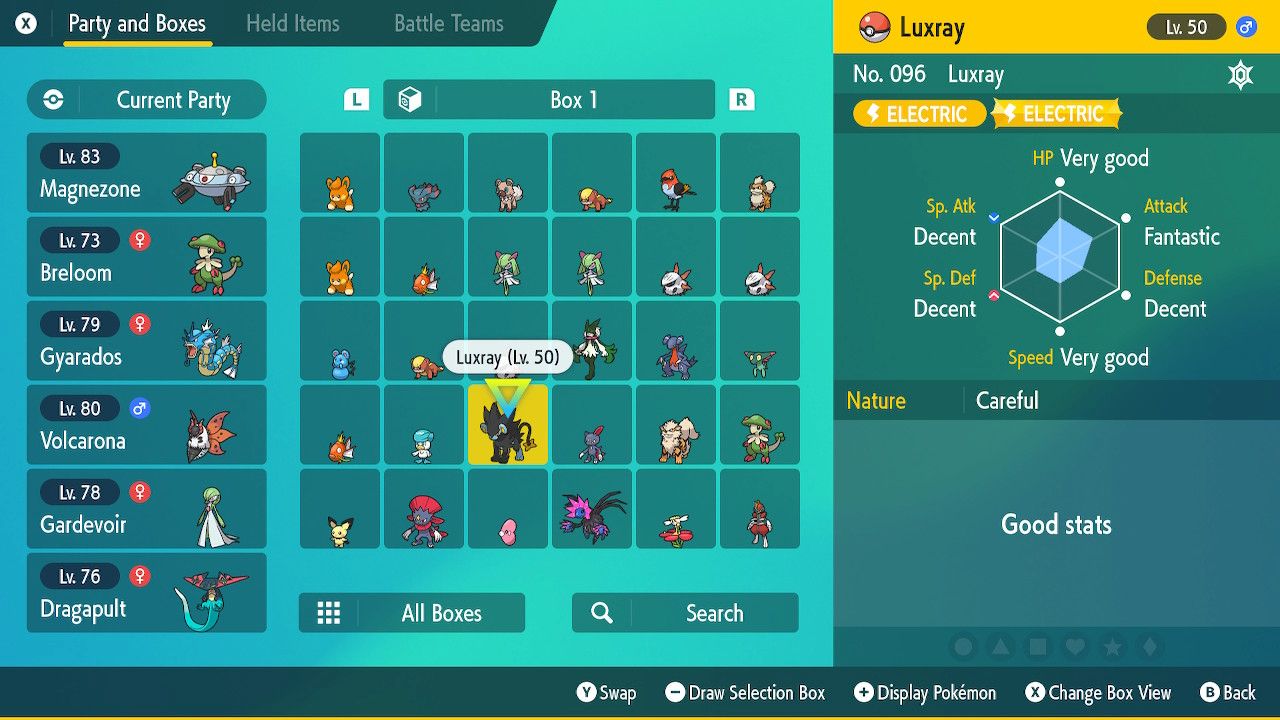Viewport: 1280px width, 720px height.
Task: Click the rotating arrows icon beside Current Party
Action: pyautogui.click(x=52, y=100)
